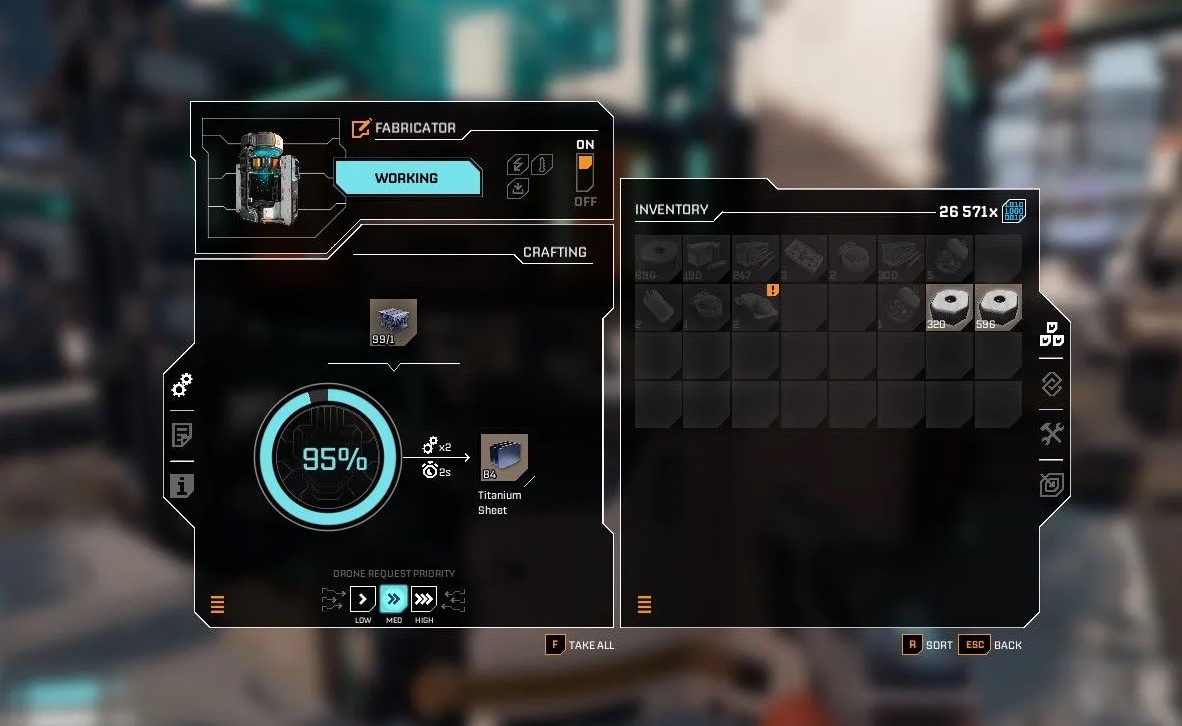
Task: Open the bottom tab below the tools icon
Action: coord(1051,485)
